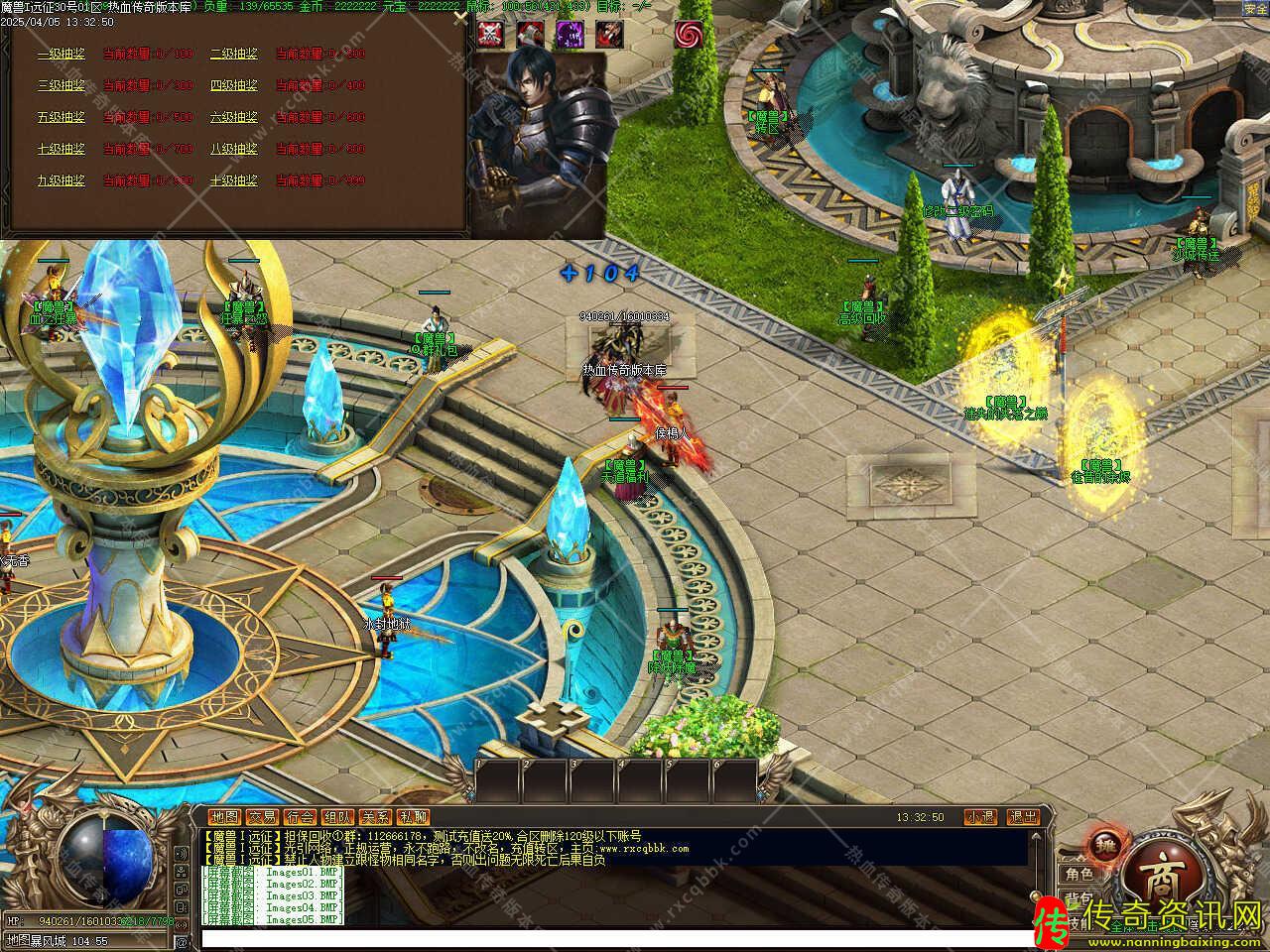Click the 八级抽奖 lottery link
This screenshot has height=952, width=1270.
point(233,149)
